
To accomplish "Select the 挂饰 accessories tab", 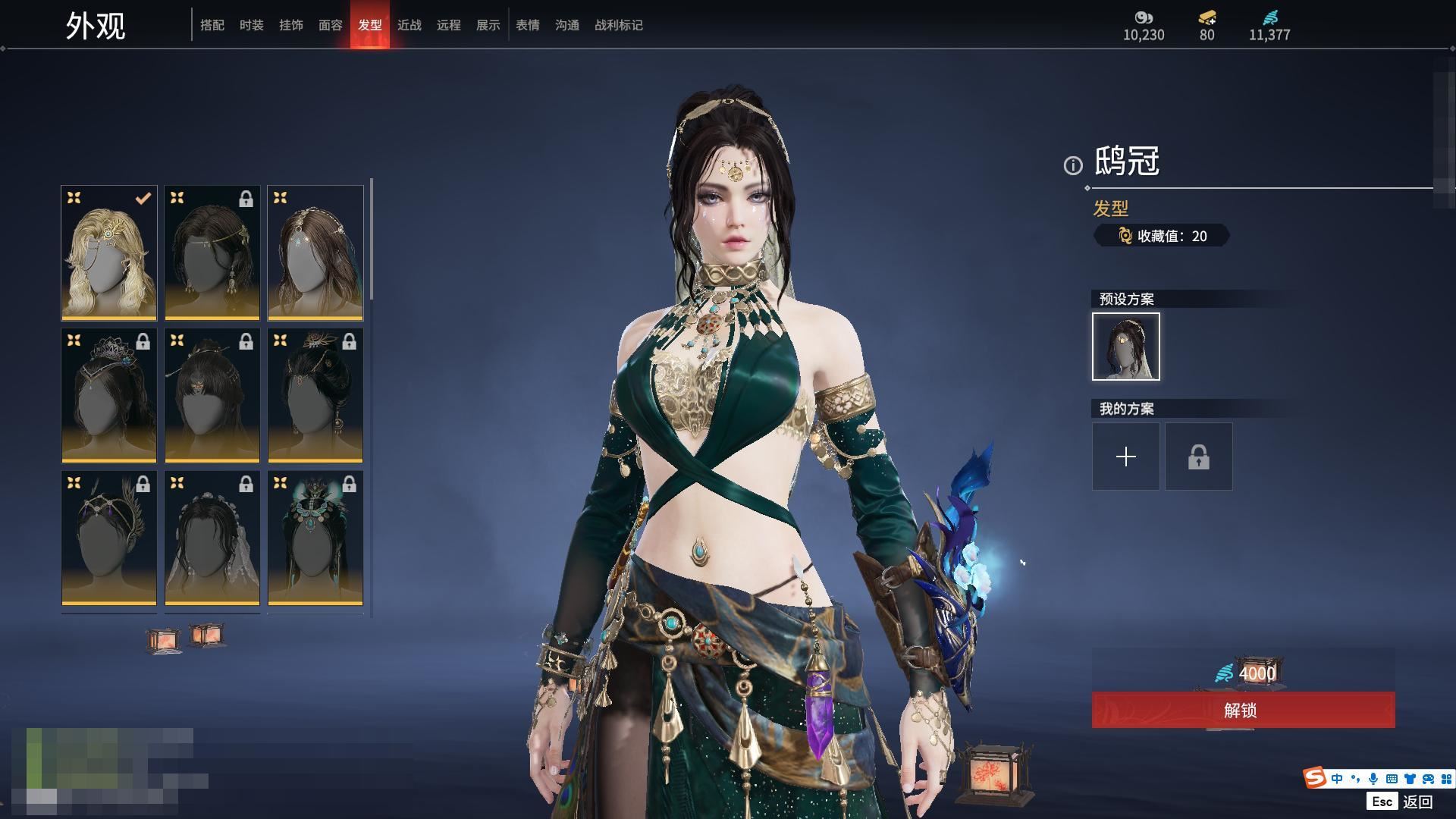I will tap(291, 25).
